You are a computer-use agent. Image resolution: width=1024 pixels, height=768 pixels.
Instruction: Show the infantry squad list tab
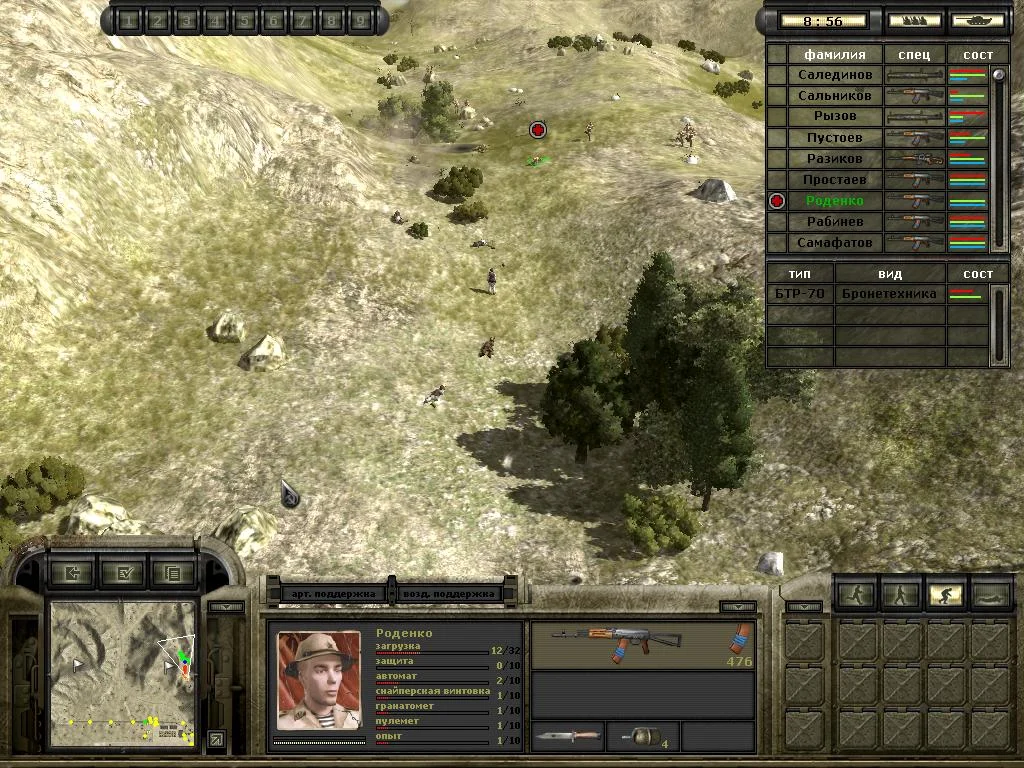pos(914,20)
